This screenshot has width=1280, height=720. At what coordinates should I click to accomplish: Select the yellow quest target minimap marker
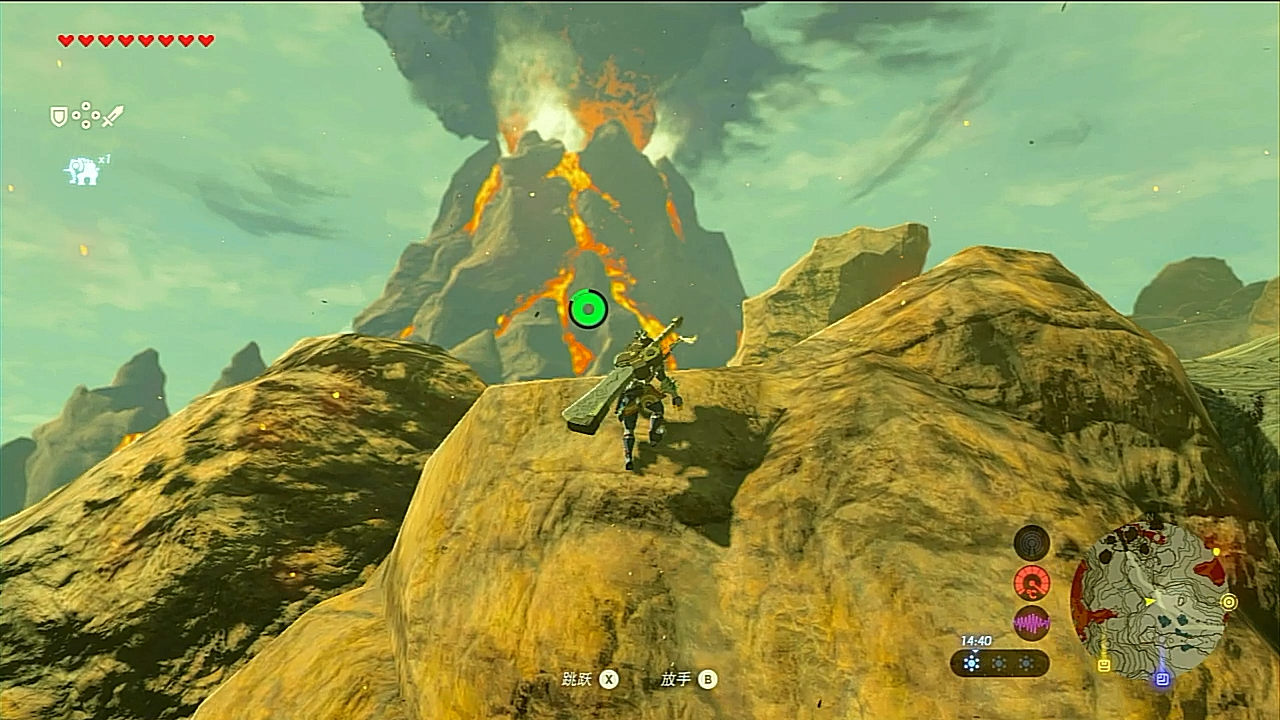pyautogui.click(x=1228, y=602)
